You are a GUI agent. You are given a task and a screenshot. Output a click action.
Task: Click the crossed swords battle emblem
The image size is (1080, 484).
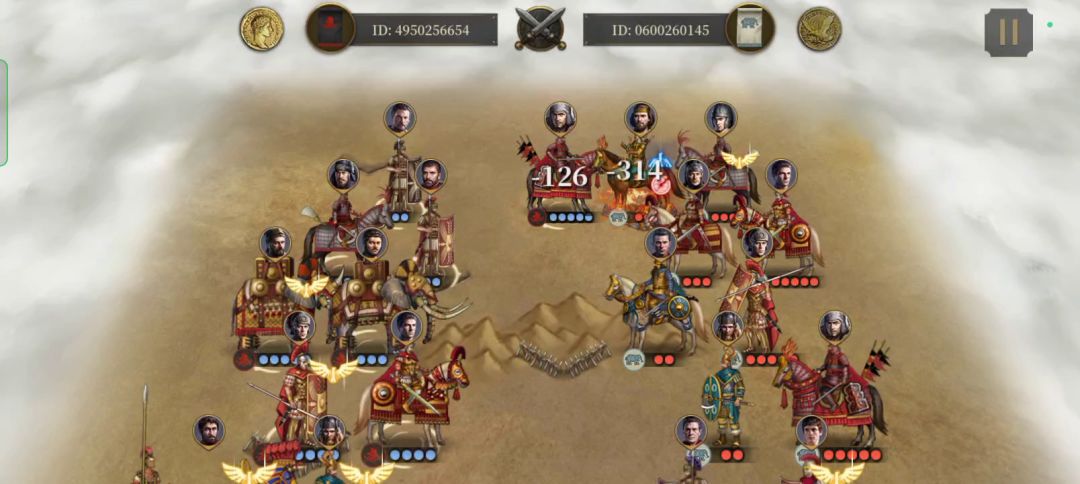click(540, 28)
